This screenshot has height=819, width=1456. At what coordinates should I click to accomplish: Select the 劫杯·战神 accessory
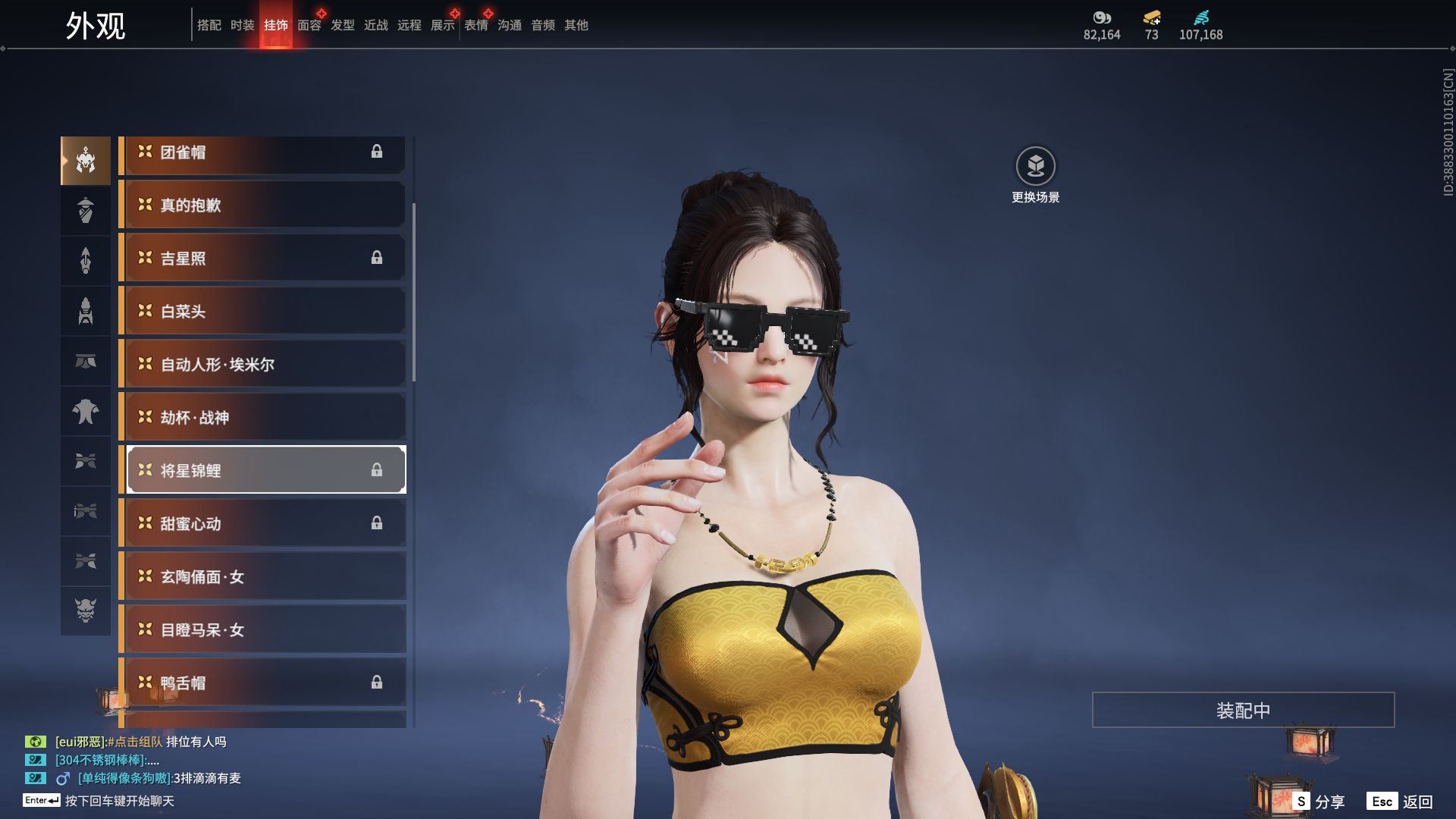tap(262, 417)
